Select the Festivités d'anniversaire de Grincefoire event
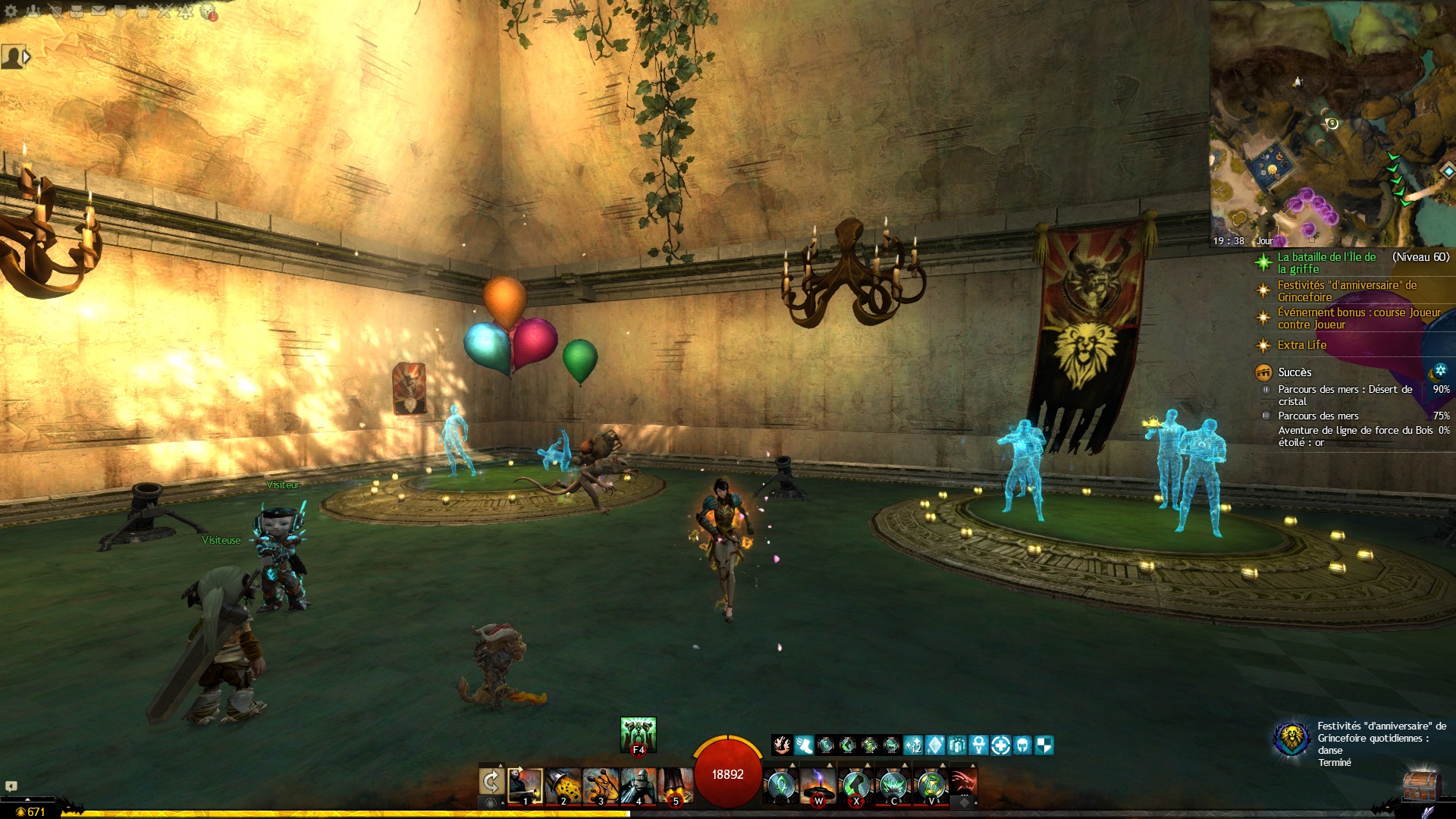The width and height of the screenshot is (1456, 819). click(1347, 291)
